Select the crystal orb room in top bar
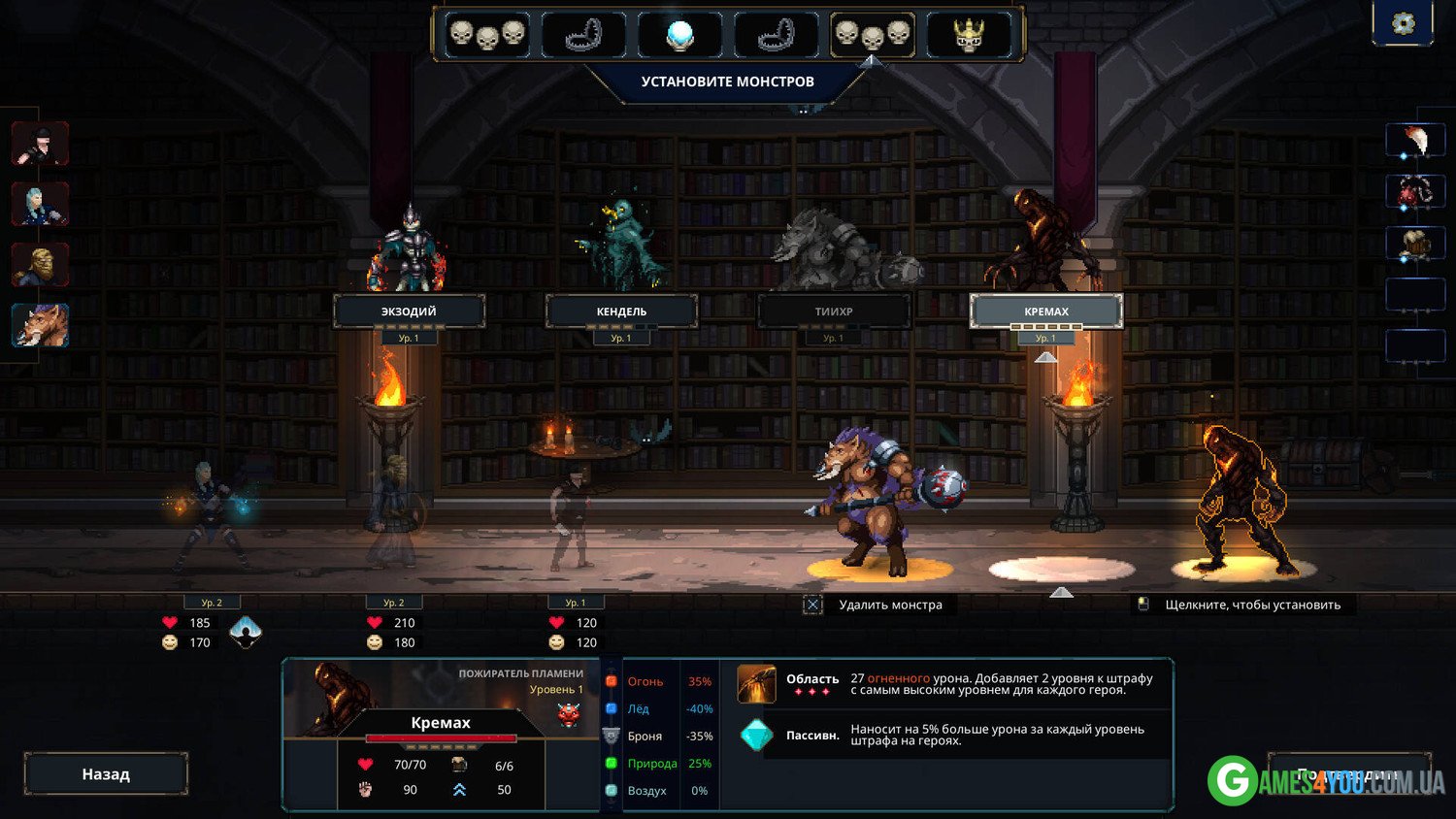This screenshot has width=1456, height=819. [679, 35]
